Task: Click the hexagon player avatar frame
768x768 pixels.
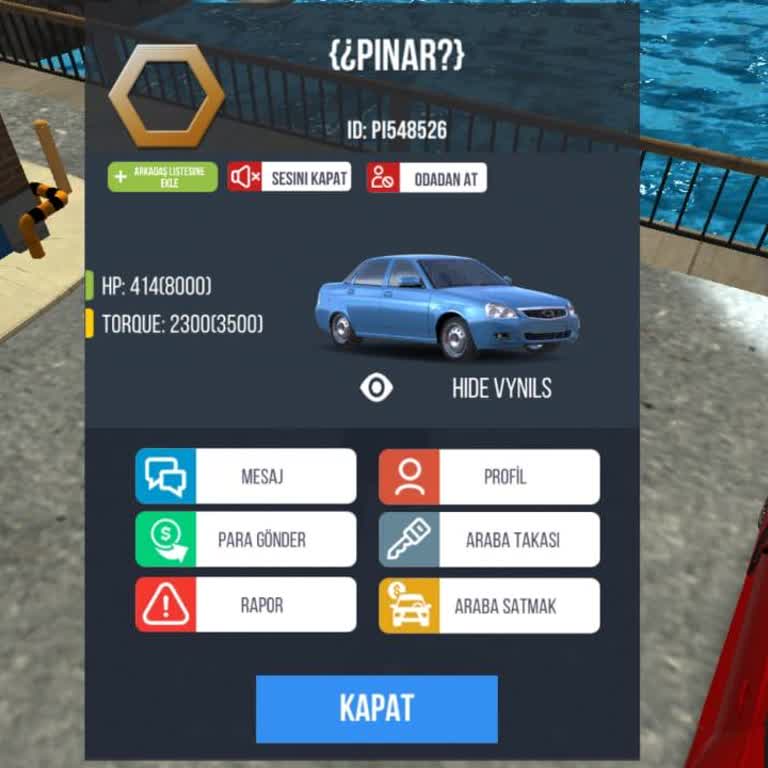Action: click(x=166, y=95)
